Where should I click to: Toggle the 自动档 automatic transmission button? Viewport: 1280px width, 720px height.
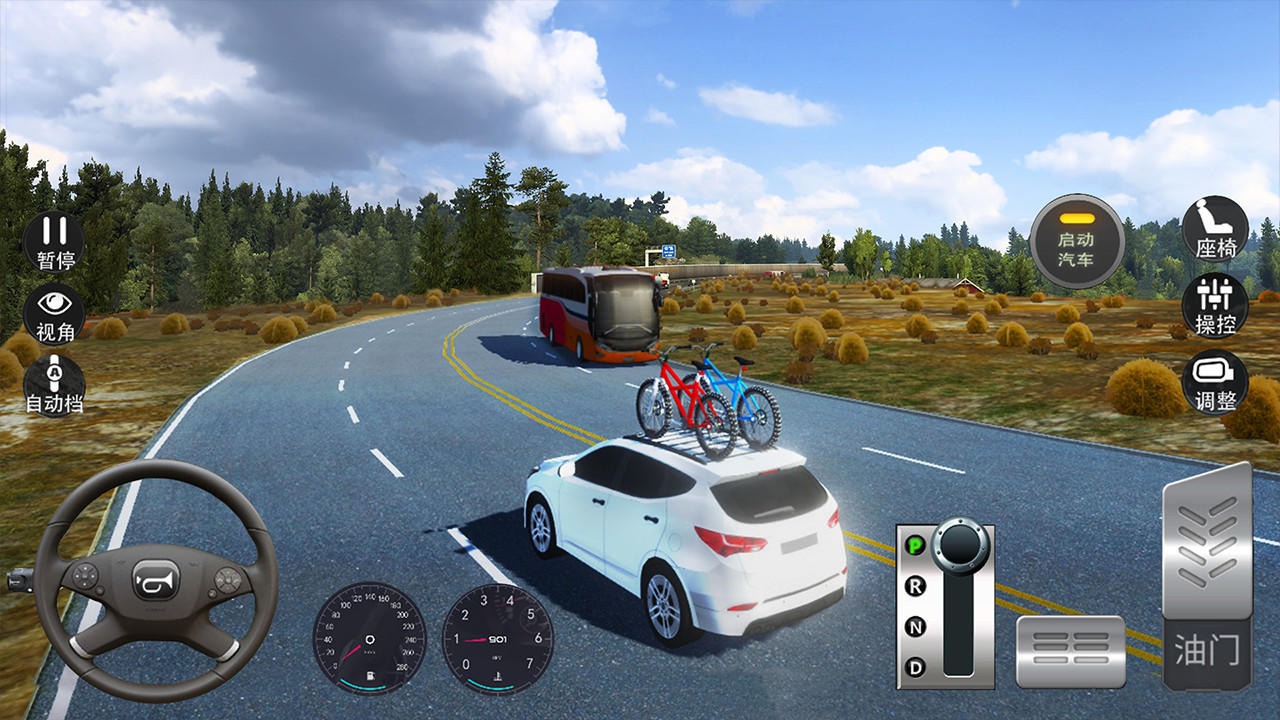click(55, 383)
